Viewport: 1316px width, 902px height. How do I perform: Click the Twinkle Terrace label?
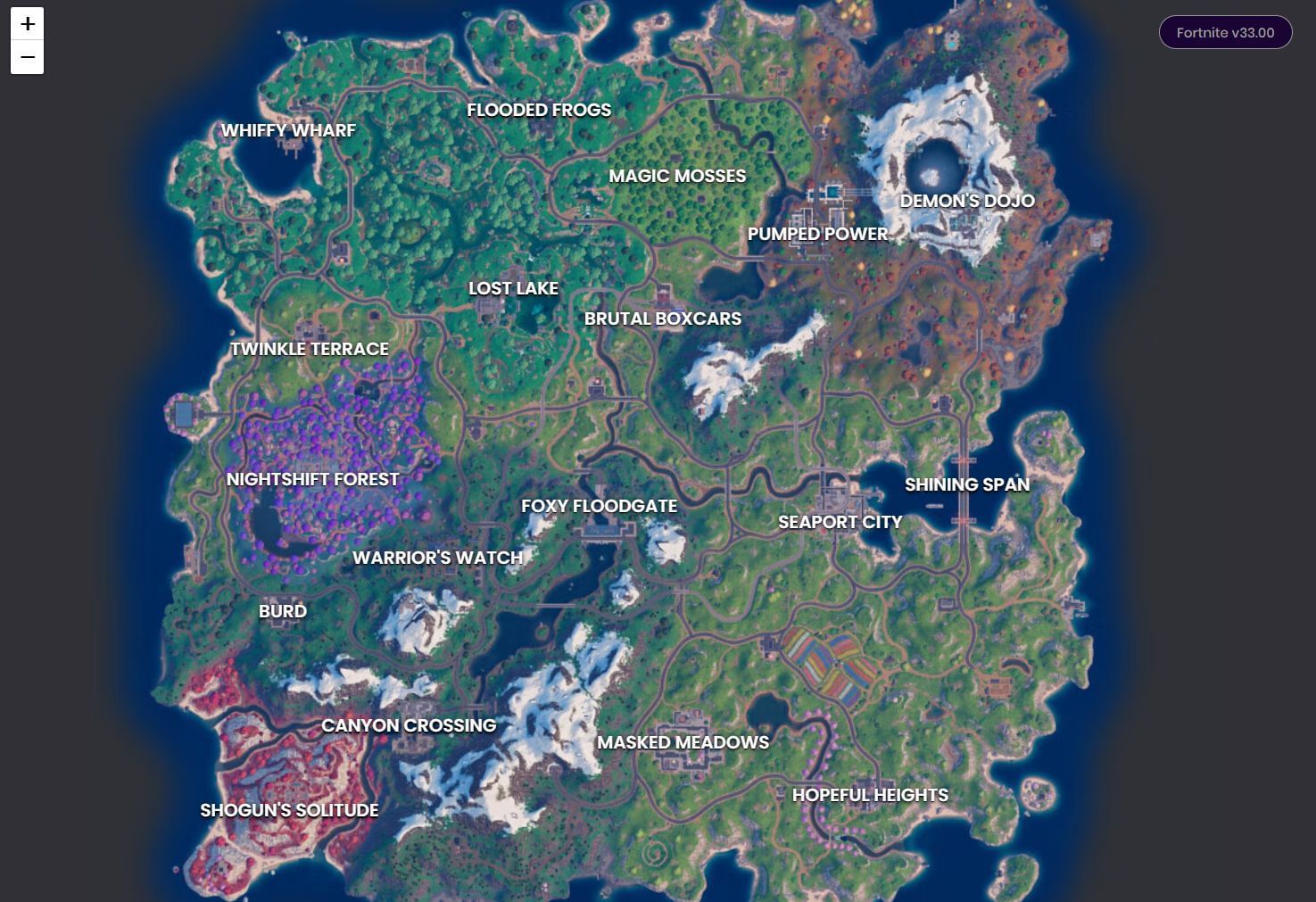(310, 349)
